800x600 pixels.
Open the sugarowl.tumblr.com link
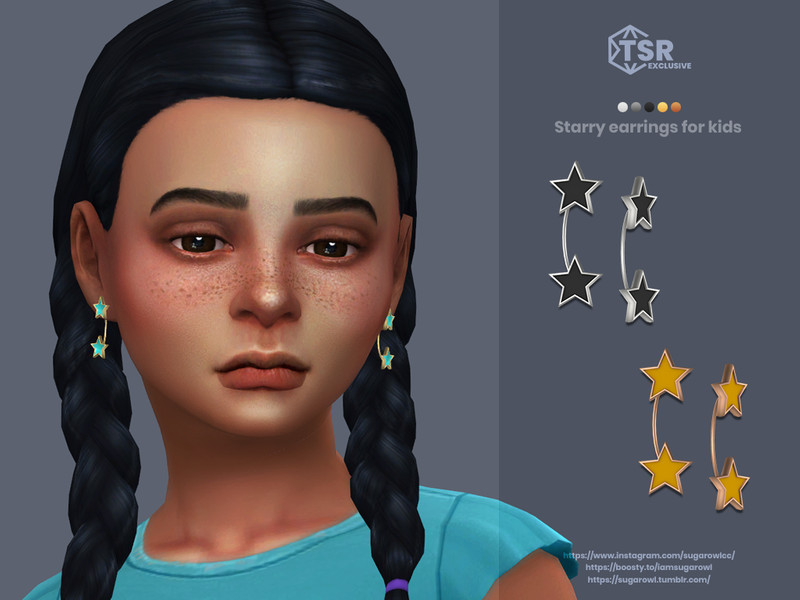(650, 579)
